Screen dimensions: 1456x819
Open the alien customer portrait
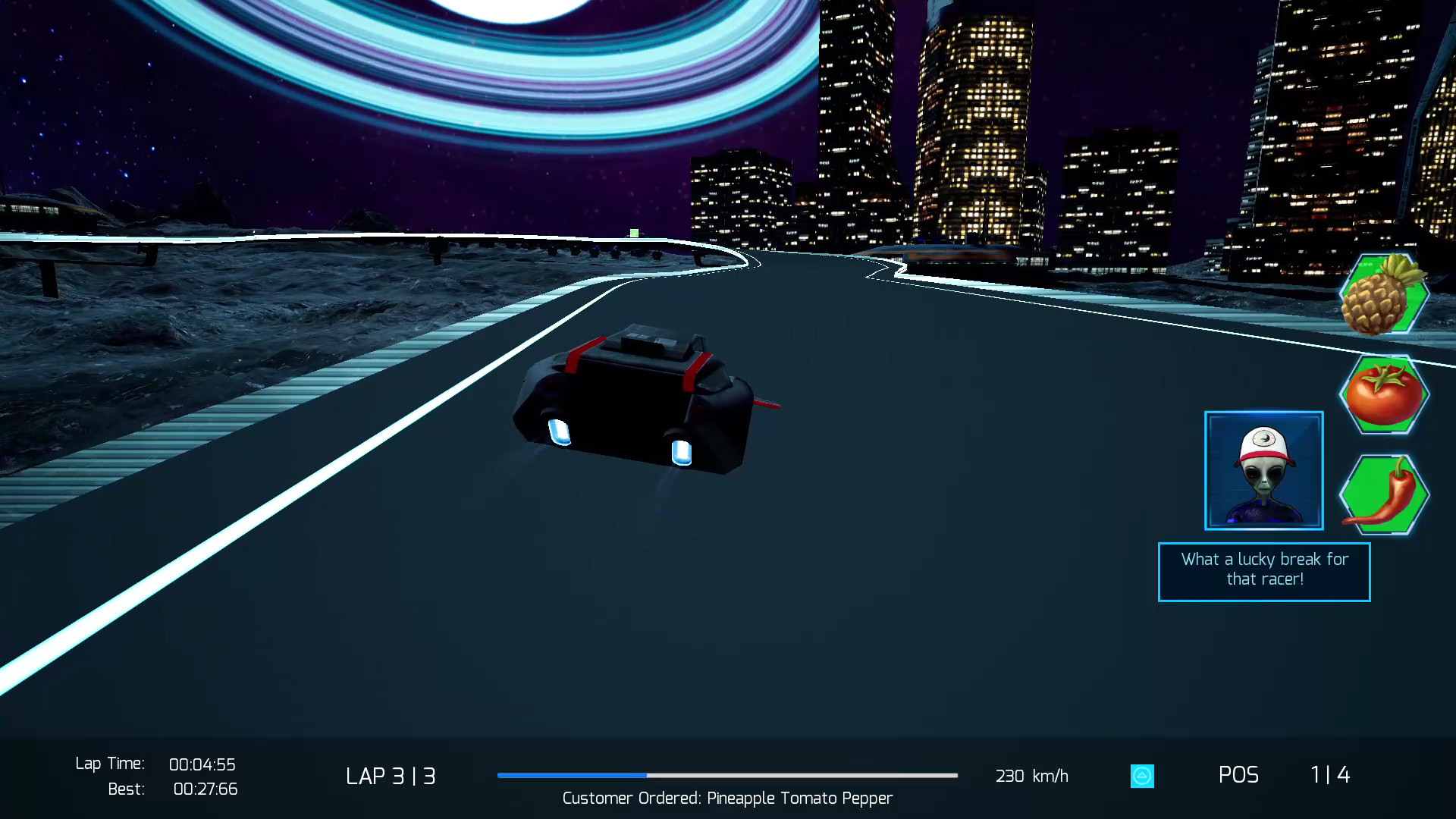(1263, 470)
